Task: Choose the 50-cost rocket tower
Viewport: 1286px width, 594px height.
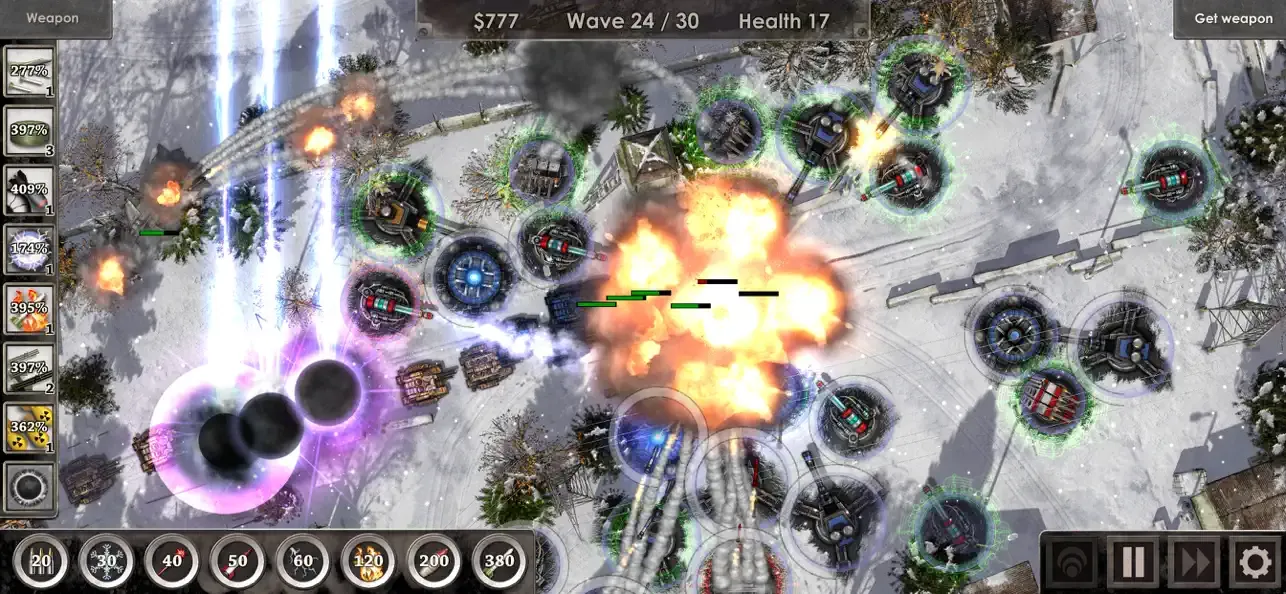Action: [237, 562]
